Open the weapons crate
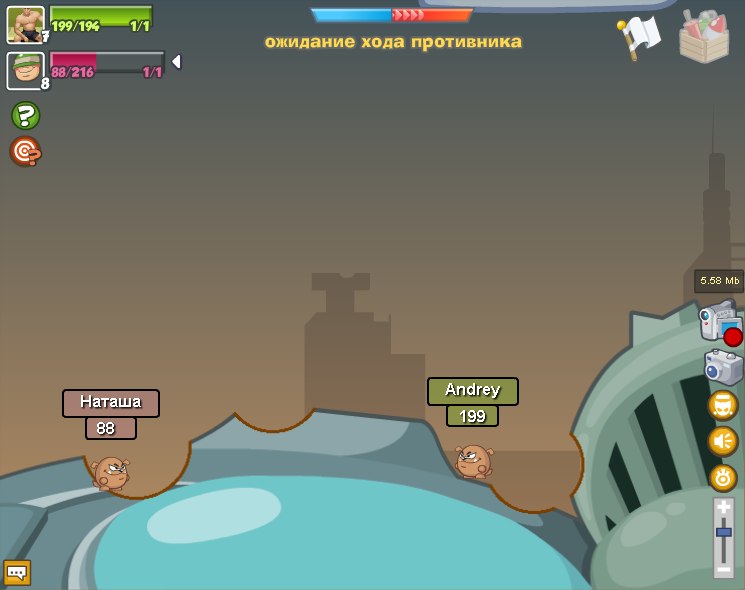The width and height of the screenshot is (745, 590). pos(704,36)
